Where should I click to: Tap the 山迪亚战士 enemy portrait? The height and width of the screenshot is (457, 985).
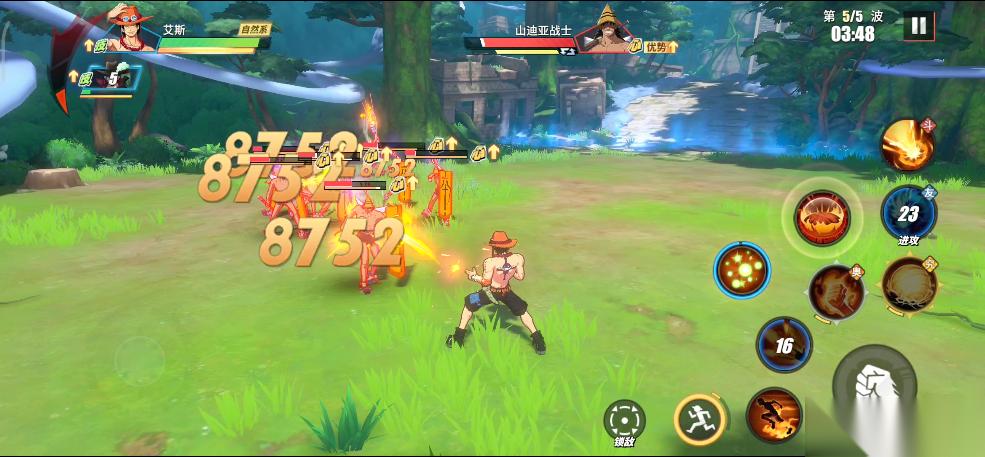606,32
